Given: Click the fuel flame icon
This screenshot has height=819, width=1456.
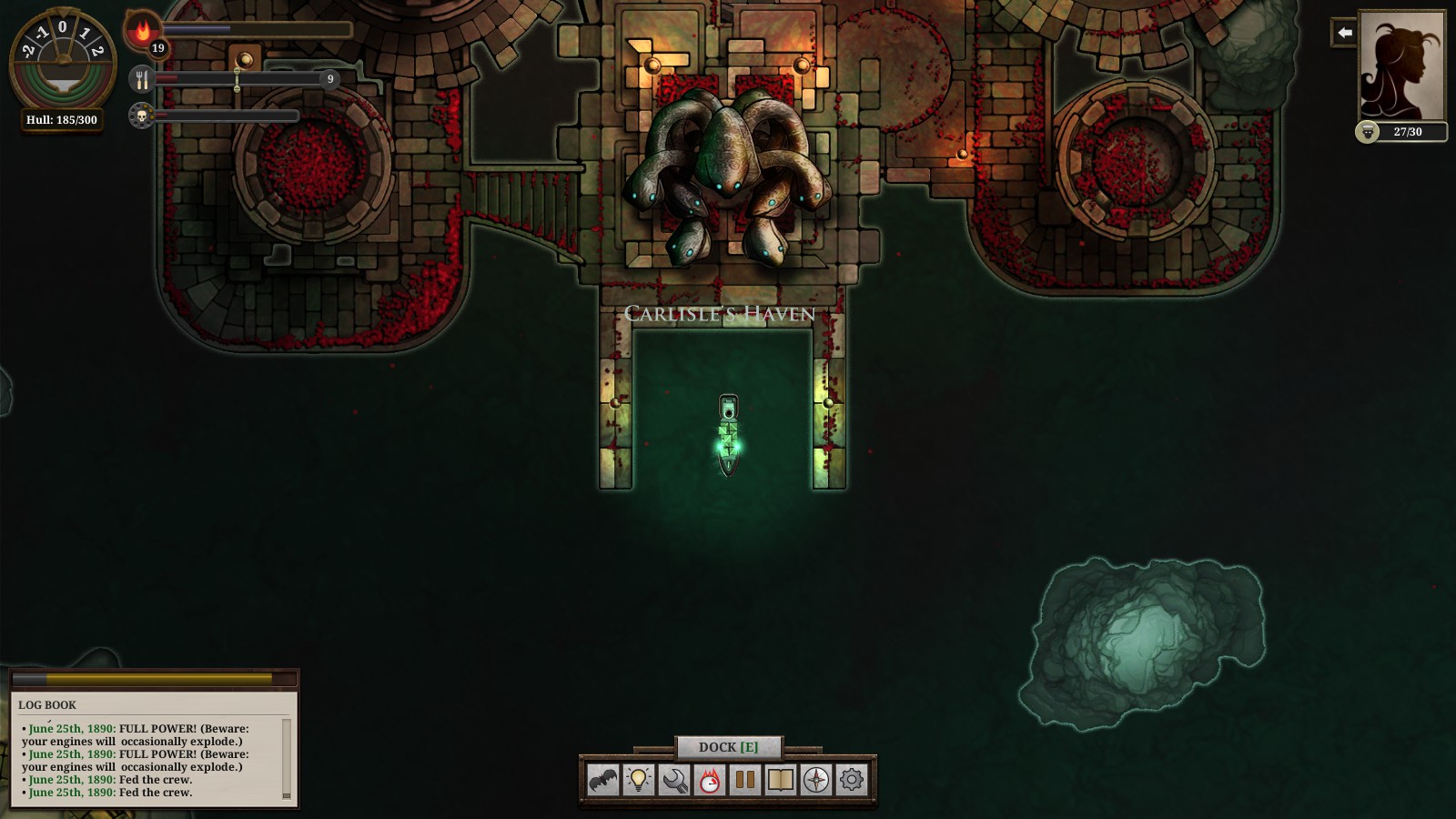Looking at the screenshot, I should coord(142,30).
